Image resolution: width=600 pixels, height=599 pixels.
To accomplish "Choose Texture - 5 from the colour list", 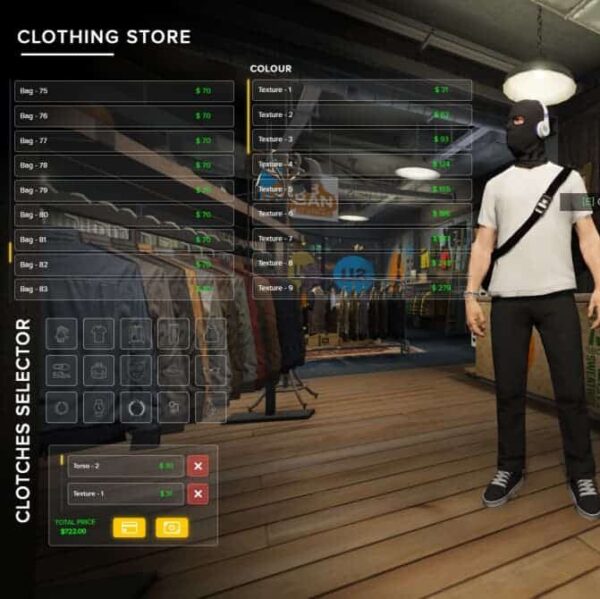I will pos(361,189).
